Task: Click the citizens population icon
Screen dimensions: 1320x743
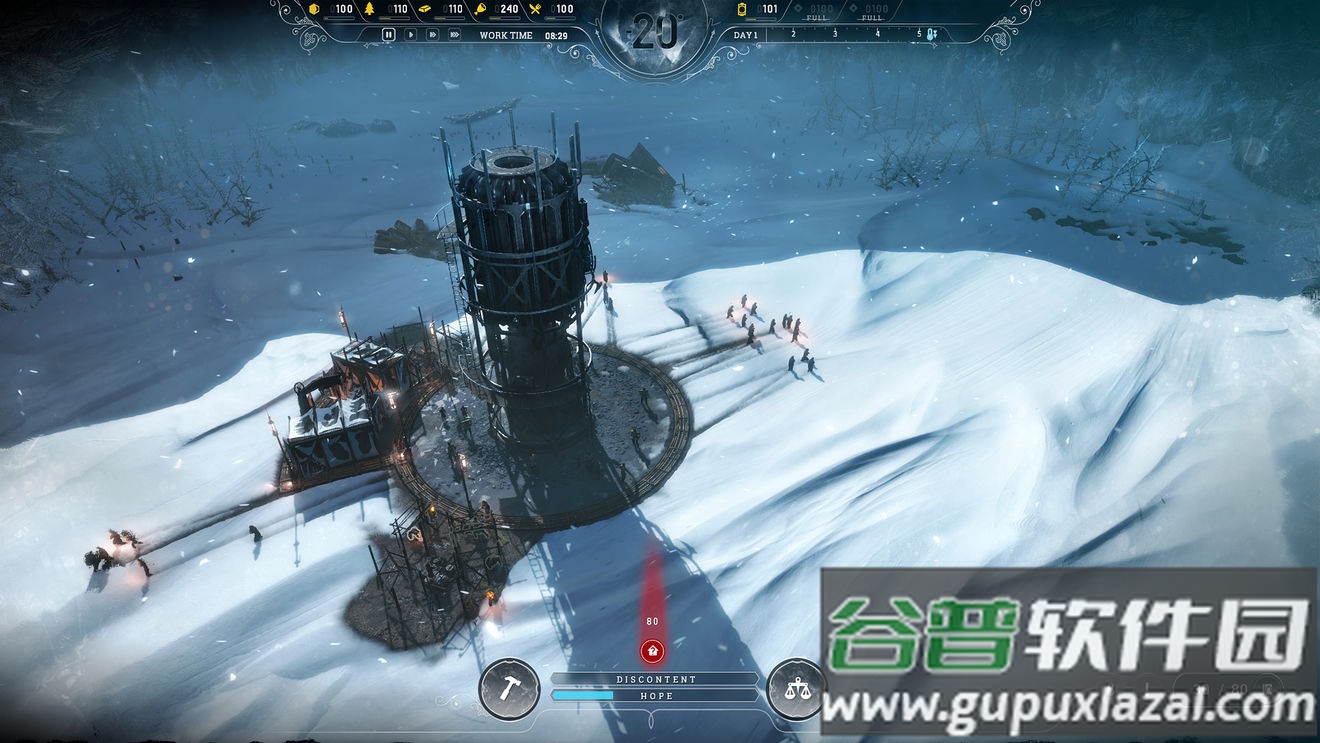Action: [741, 9]
